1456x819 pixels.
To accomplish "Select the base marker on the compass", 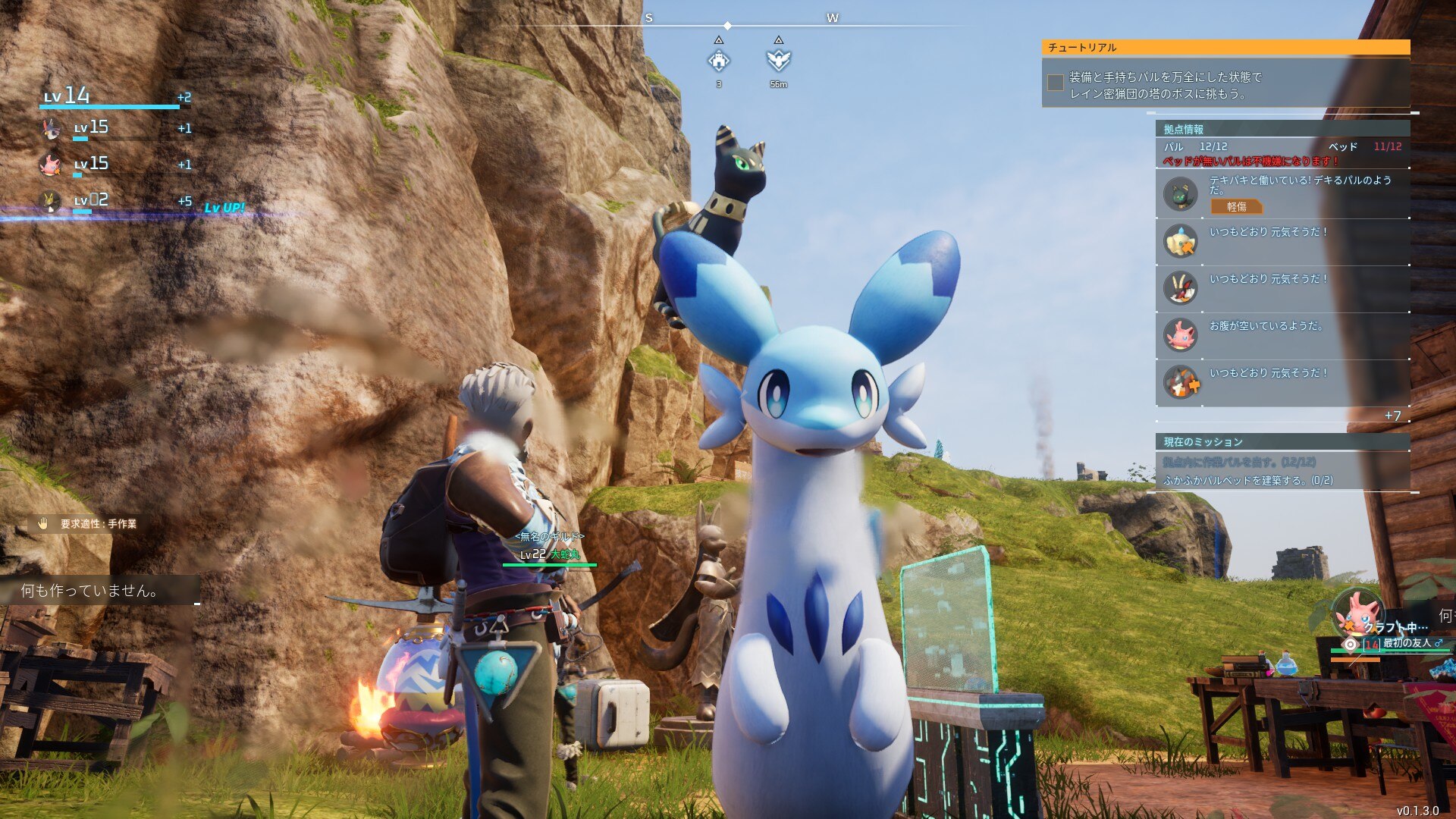I will pyautogui.click(x=718, y=61).
